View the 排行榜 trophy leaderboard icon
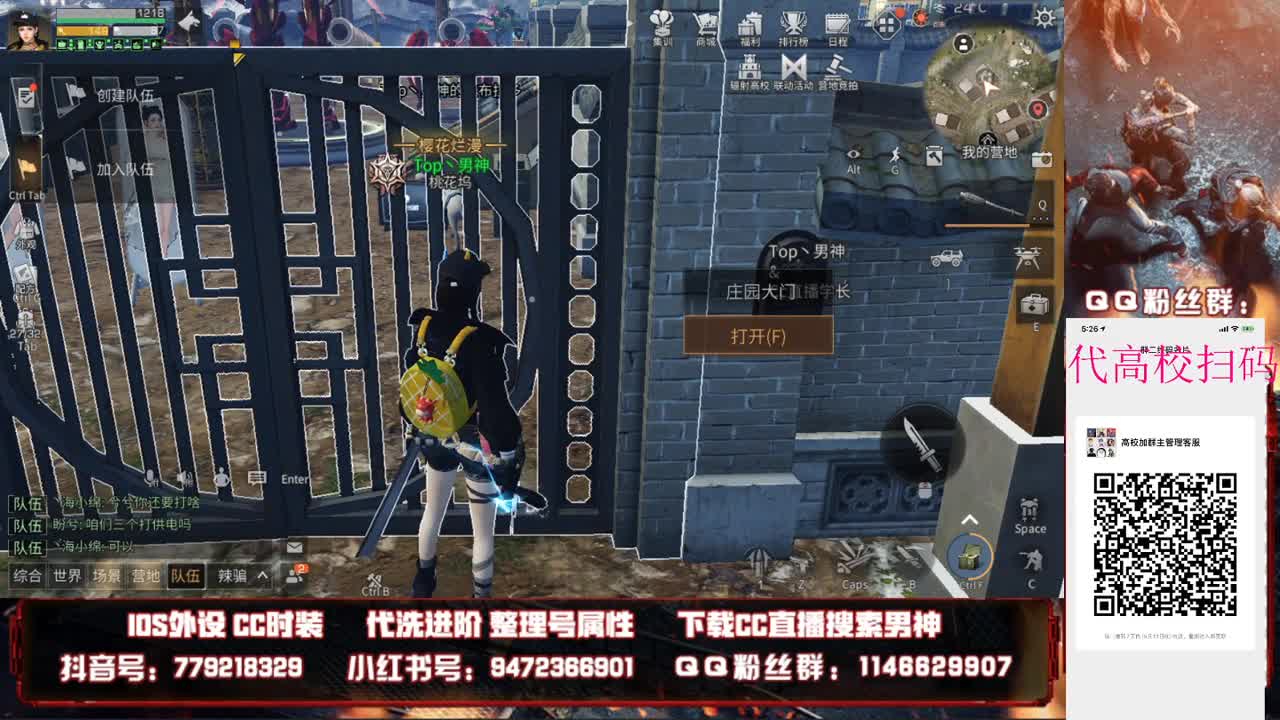The height and width of the screenshot is (720, 1280). [x=795, y=25]
